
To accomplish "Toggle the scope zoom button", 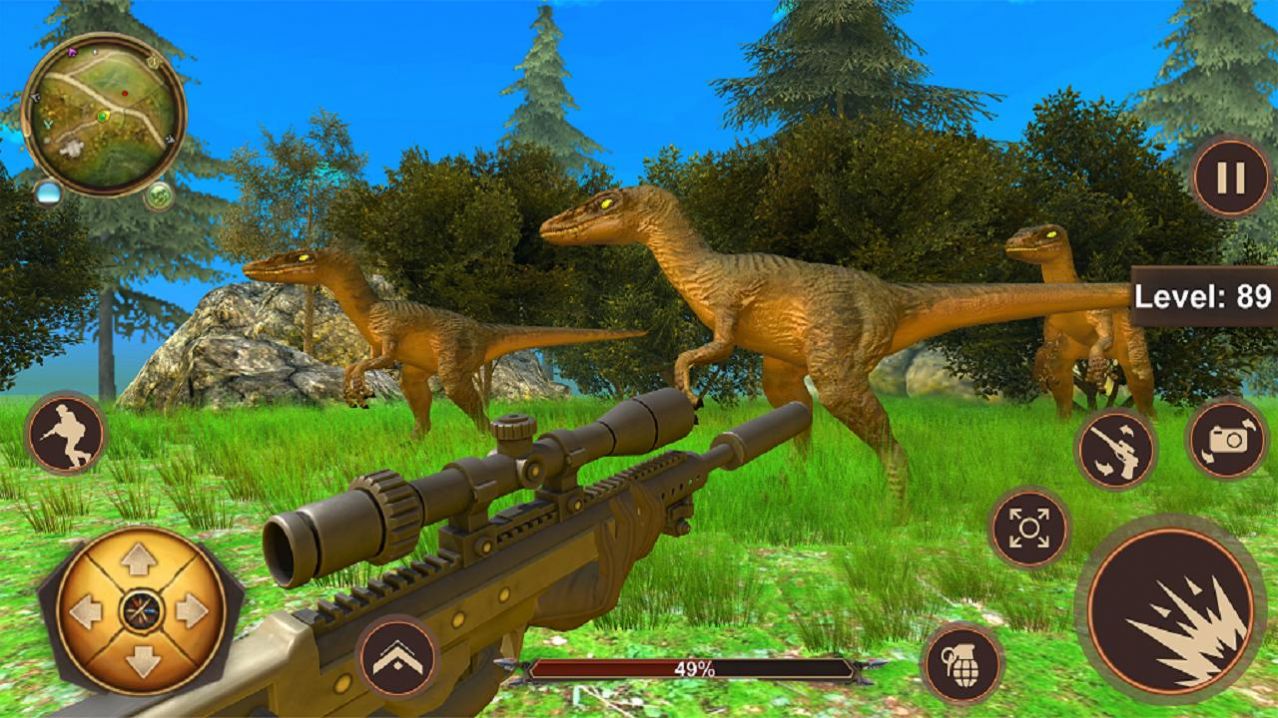I will point(1029,528).
